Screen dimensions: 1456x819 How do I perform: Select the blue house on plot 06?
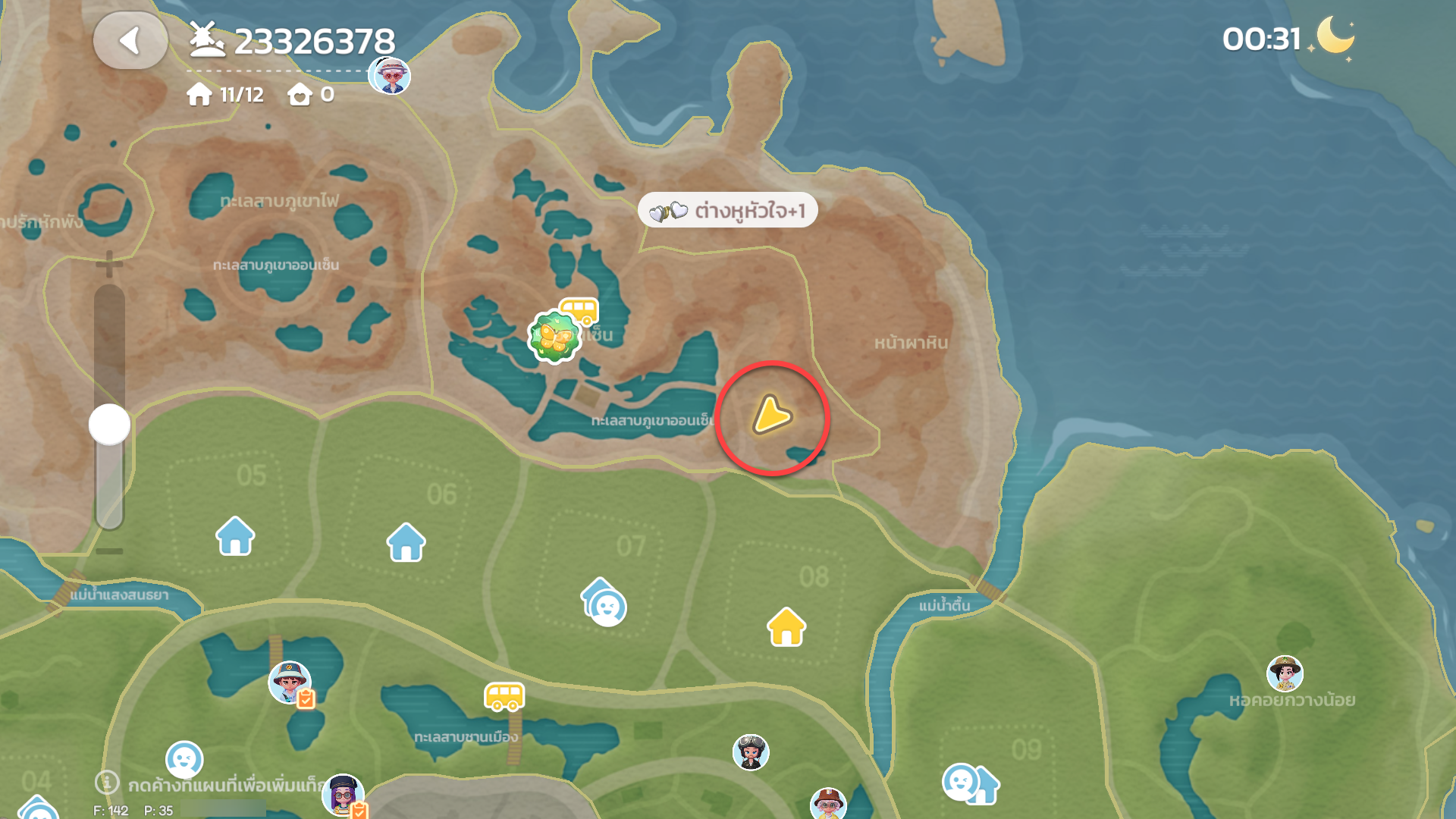tap(406, 542)
